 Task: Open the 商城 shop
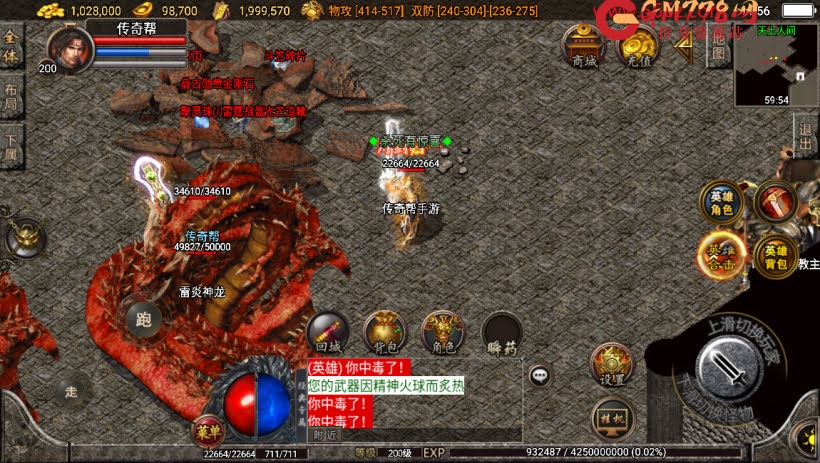pyautogui.click(x=583, y=46)
